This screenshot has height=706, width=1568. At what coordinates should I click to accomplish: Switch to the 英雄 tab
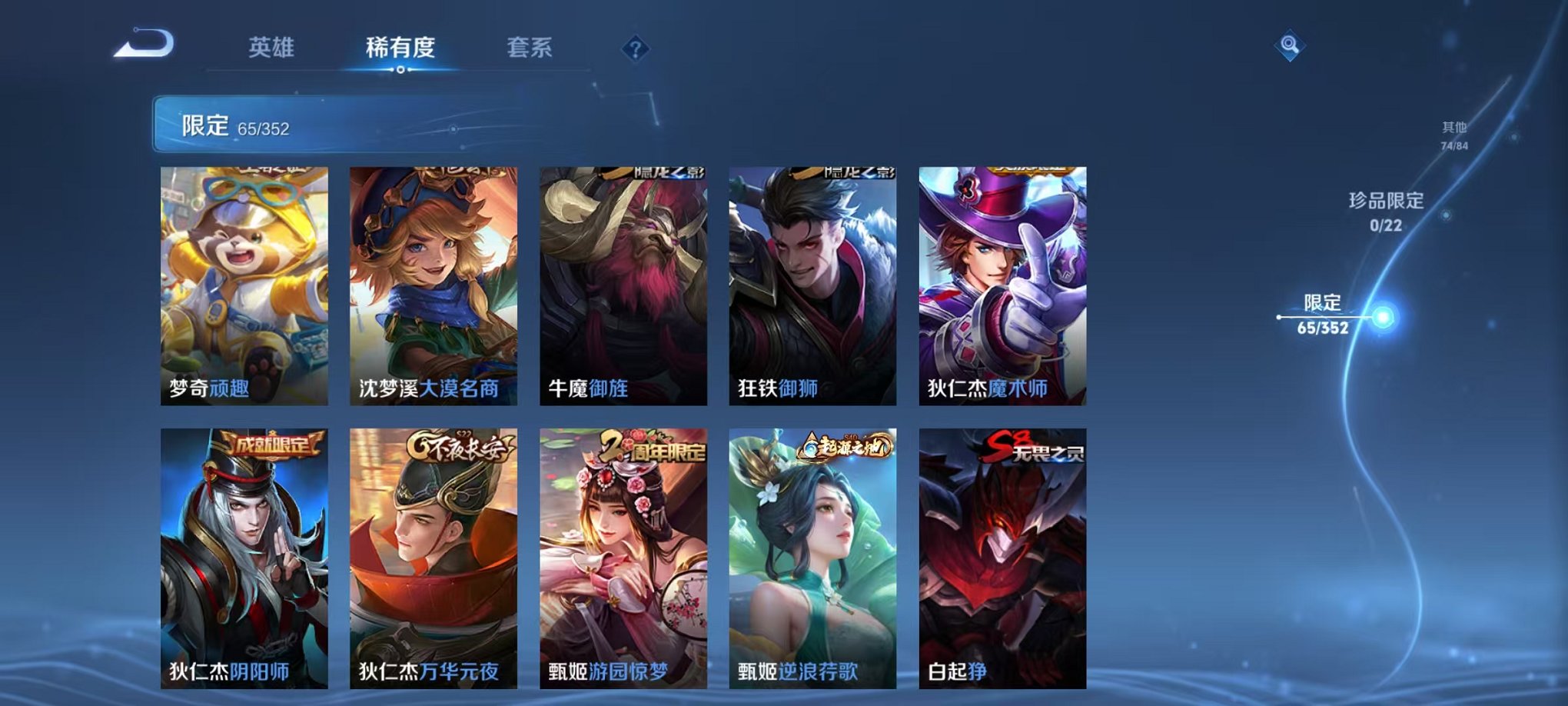pyautogui.click(x=273, y=48)
